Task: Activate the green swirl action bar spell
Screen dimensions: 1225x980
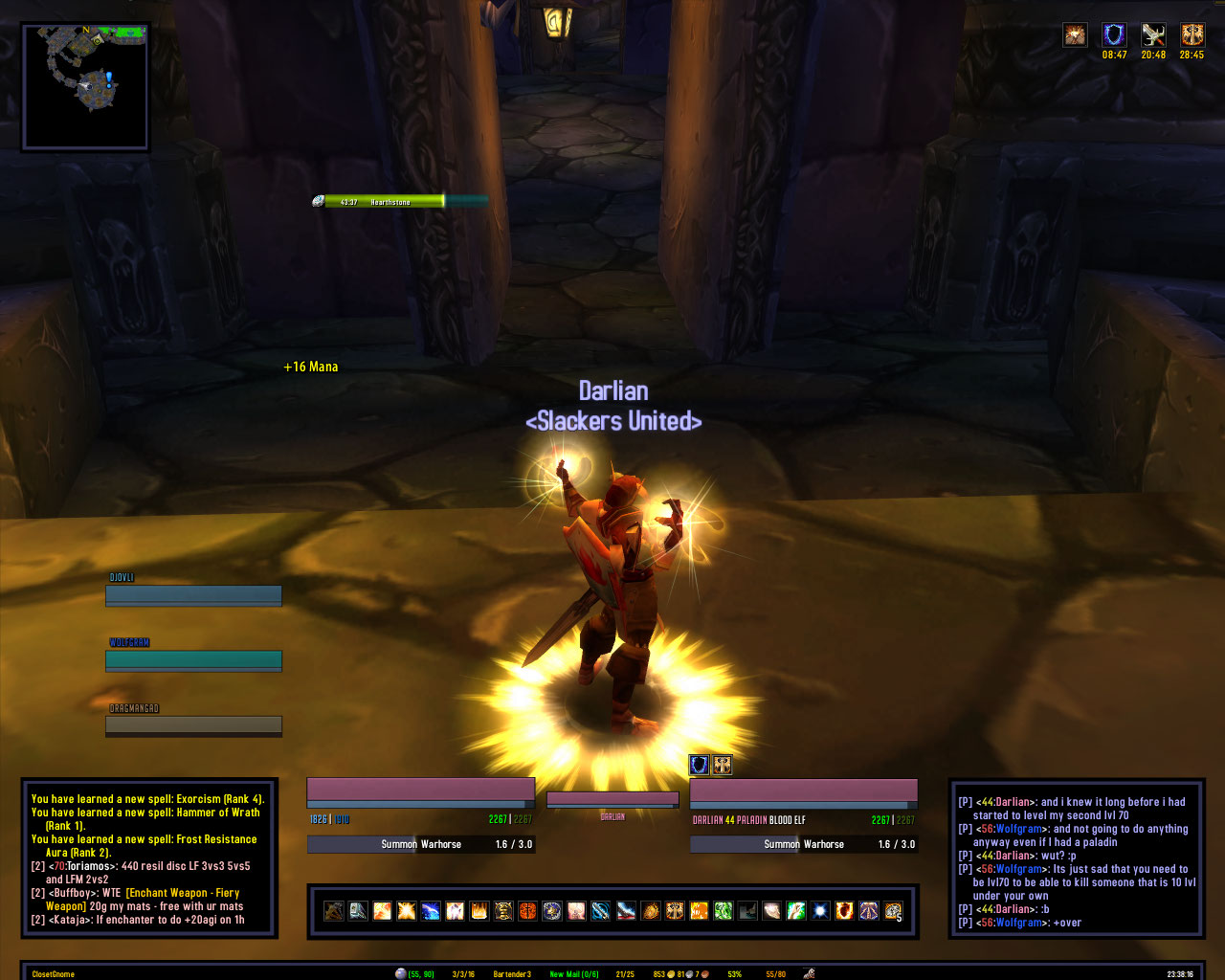Action: 723,910
